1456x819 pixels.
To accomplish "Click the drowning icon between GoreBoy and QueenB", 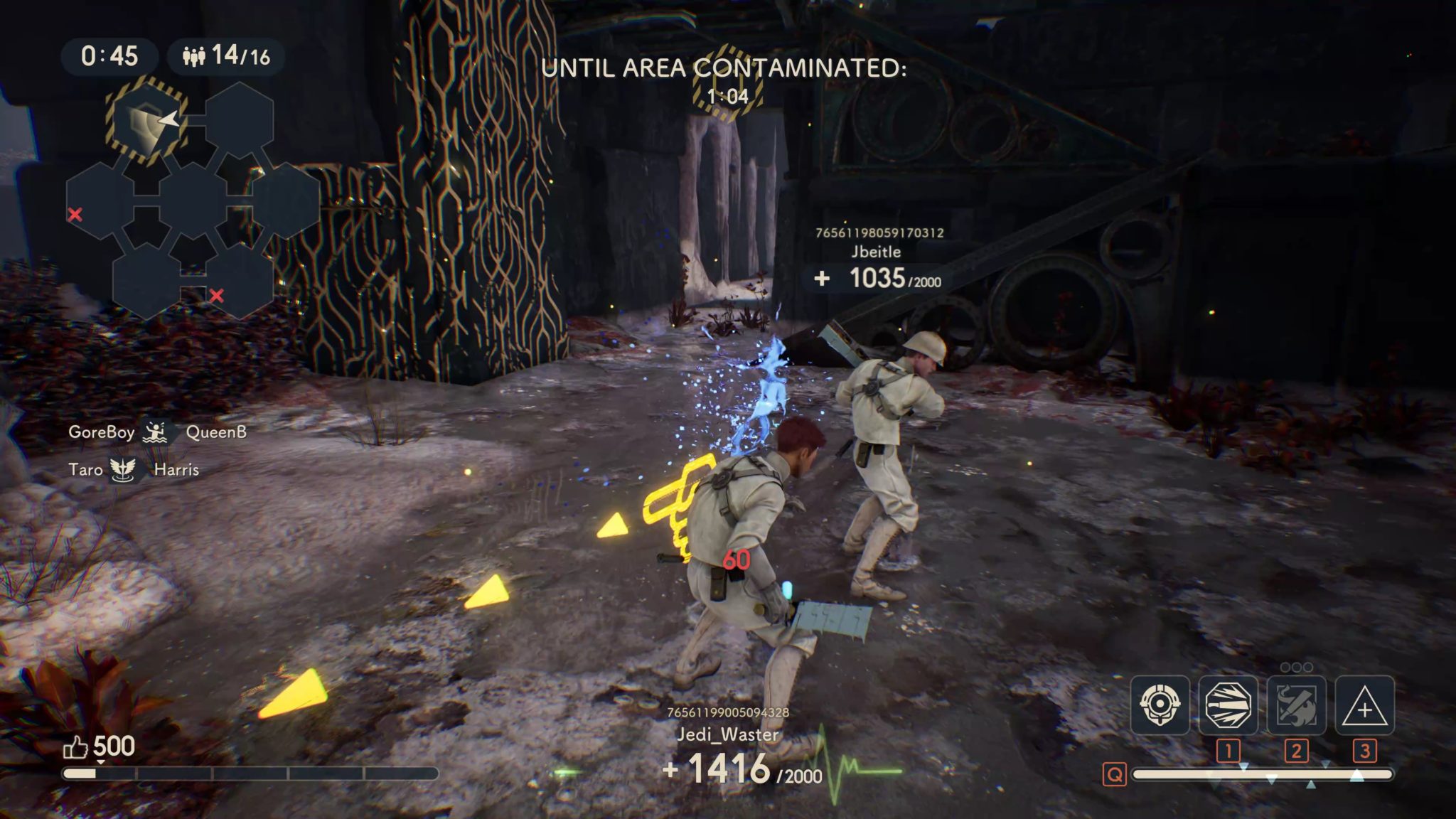I will pos(156,432).
